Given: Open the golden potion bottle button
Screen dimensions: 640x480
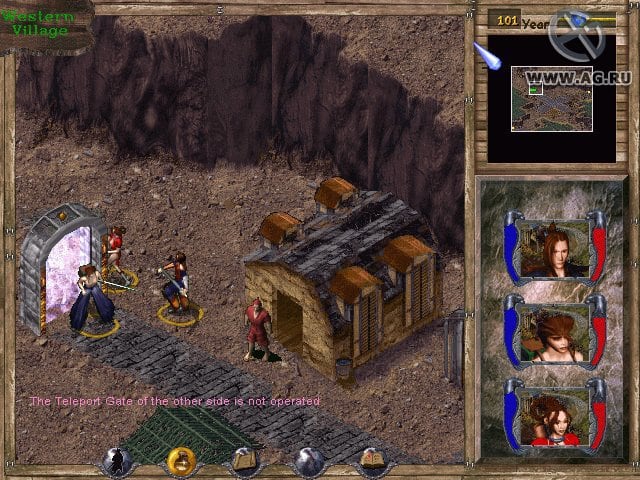Looking at the screenshot, I should [x=182, y=461].
